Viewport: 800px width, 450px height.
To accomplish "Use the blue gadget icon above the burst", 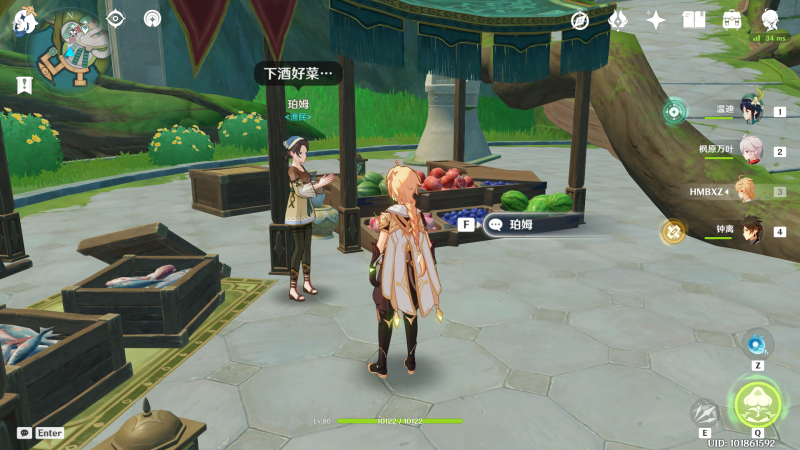I will [757, 345].
